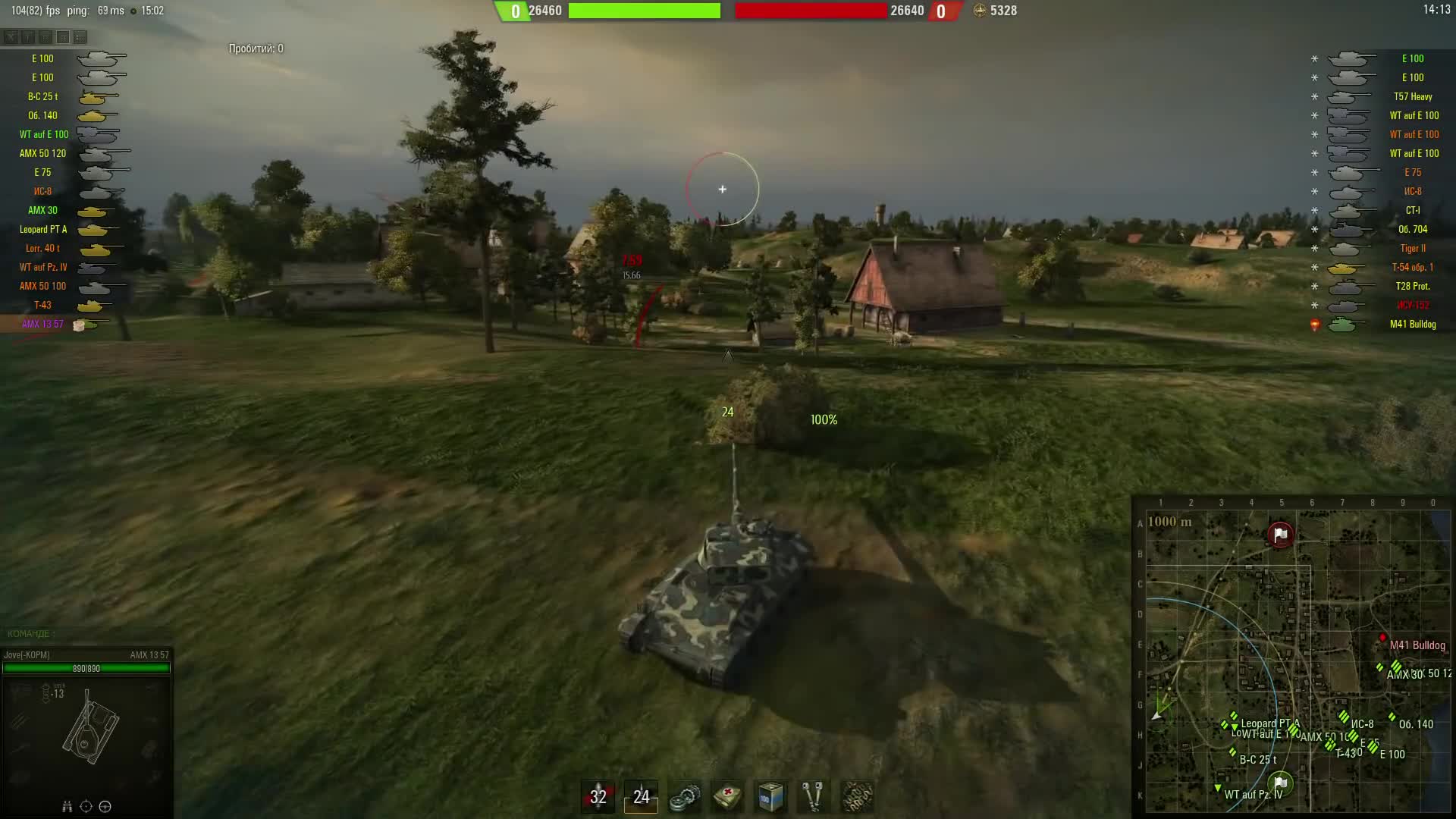Viewport: 1456px width, 819px height.
Task: Click the crosshair icon below the tank schematic
Action: (x=86, y=806)
